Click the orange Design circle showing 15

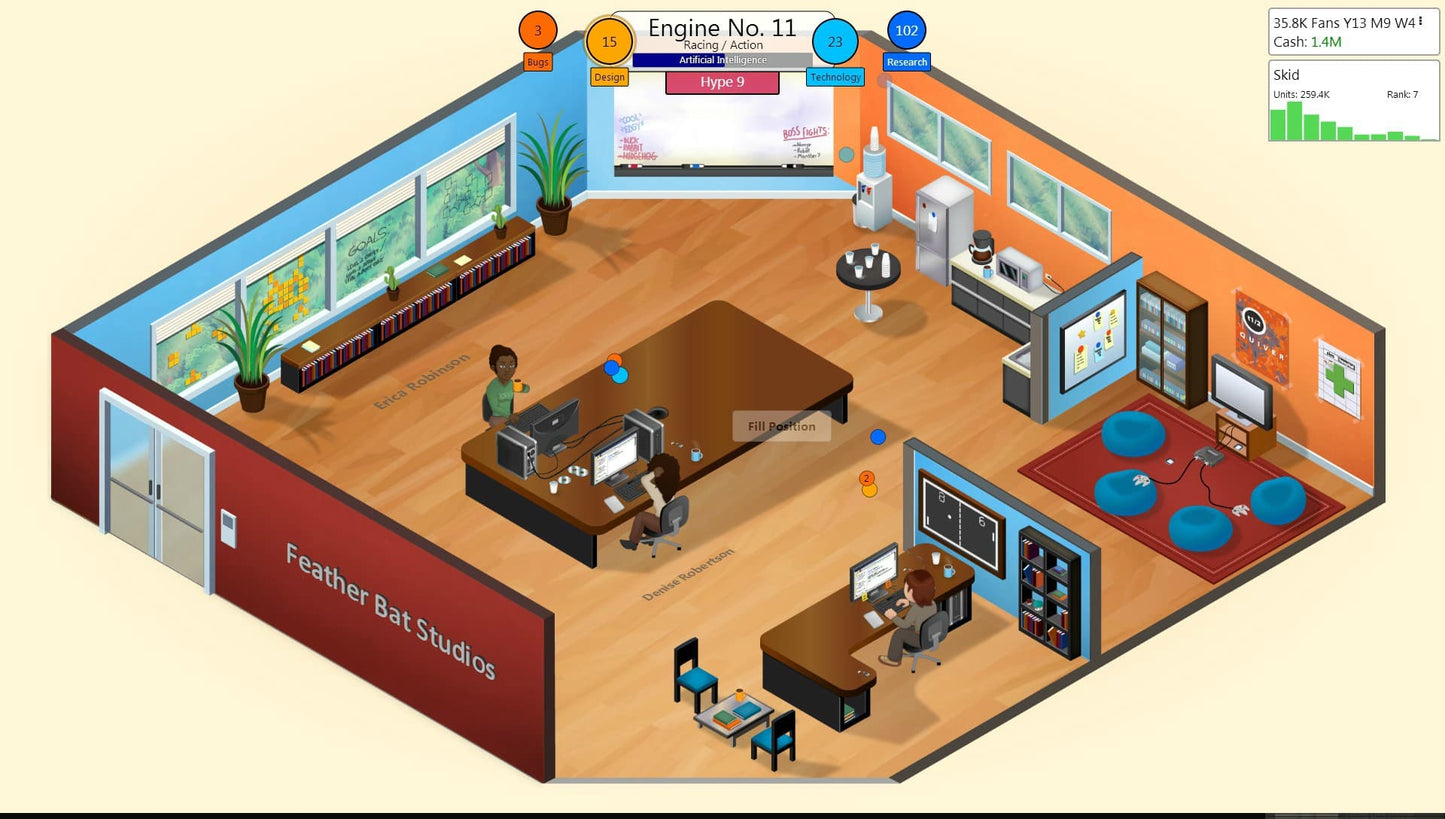click(609, 42)
